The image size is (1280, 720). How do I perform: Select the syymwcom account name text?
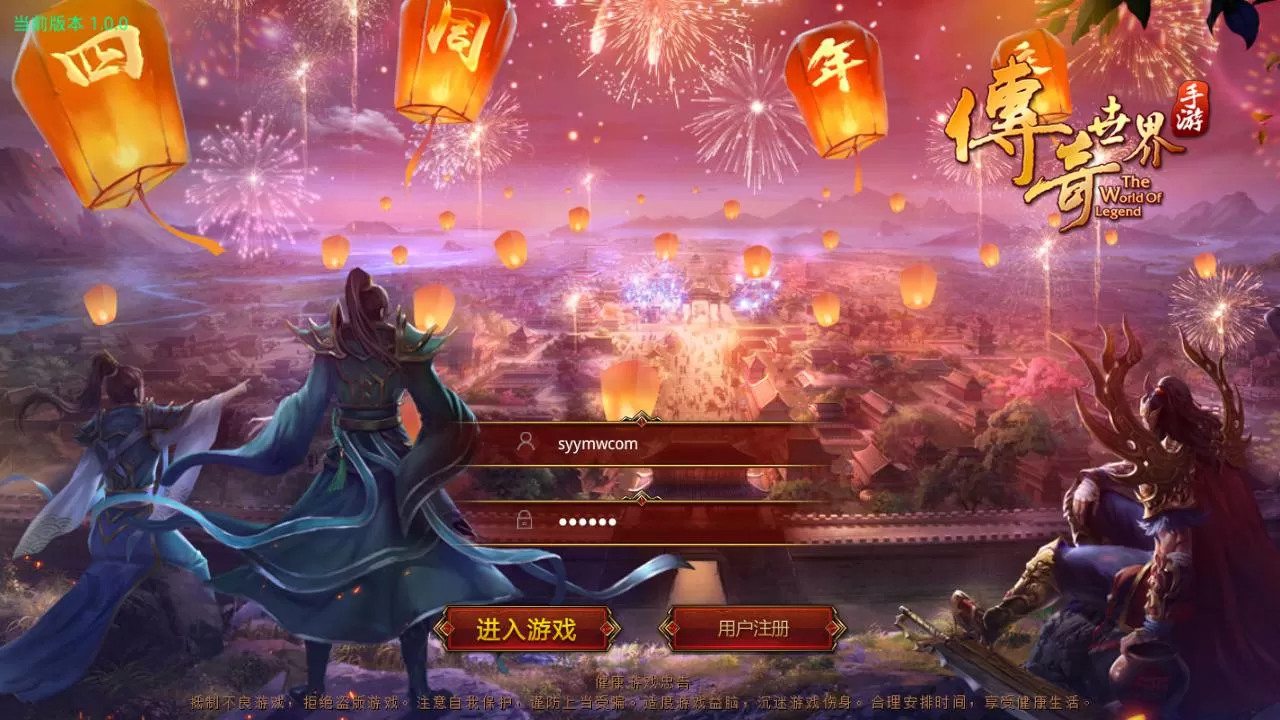click(596, 444)
